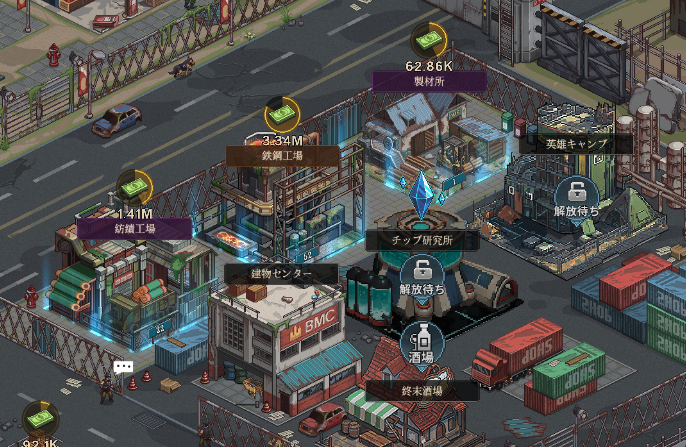686x447 pixels.
Task: Collect cash above the 製材所 sawmill
Action: coord(427,41)
